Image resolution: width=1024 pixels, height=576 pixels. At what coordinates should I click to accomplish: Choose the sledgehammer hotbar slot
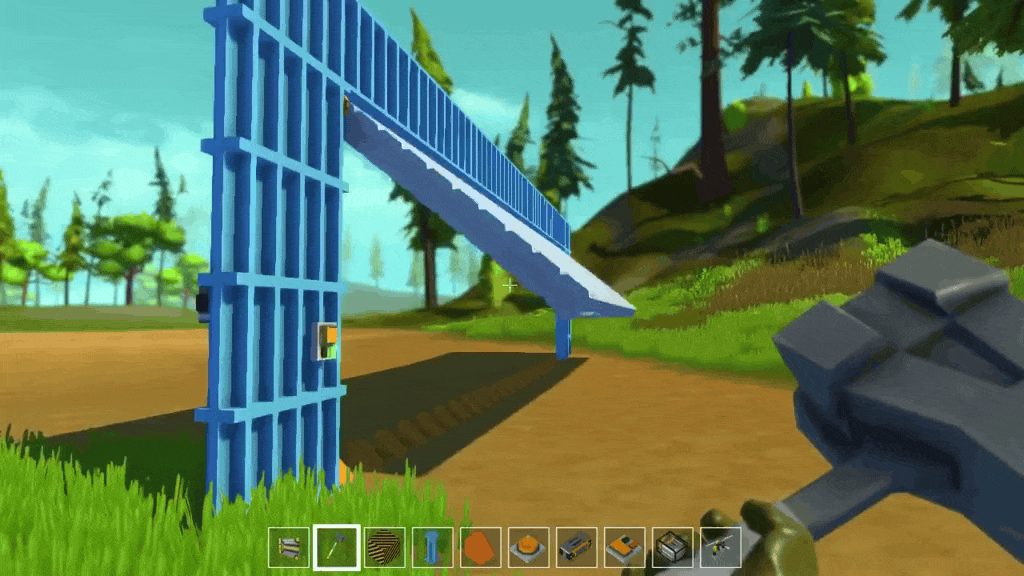tap(336, 547)
